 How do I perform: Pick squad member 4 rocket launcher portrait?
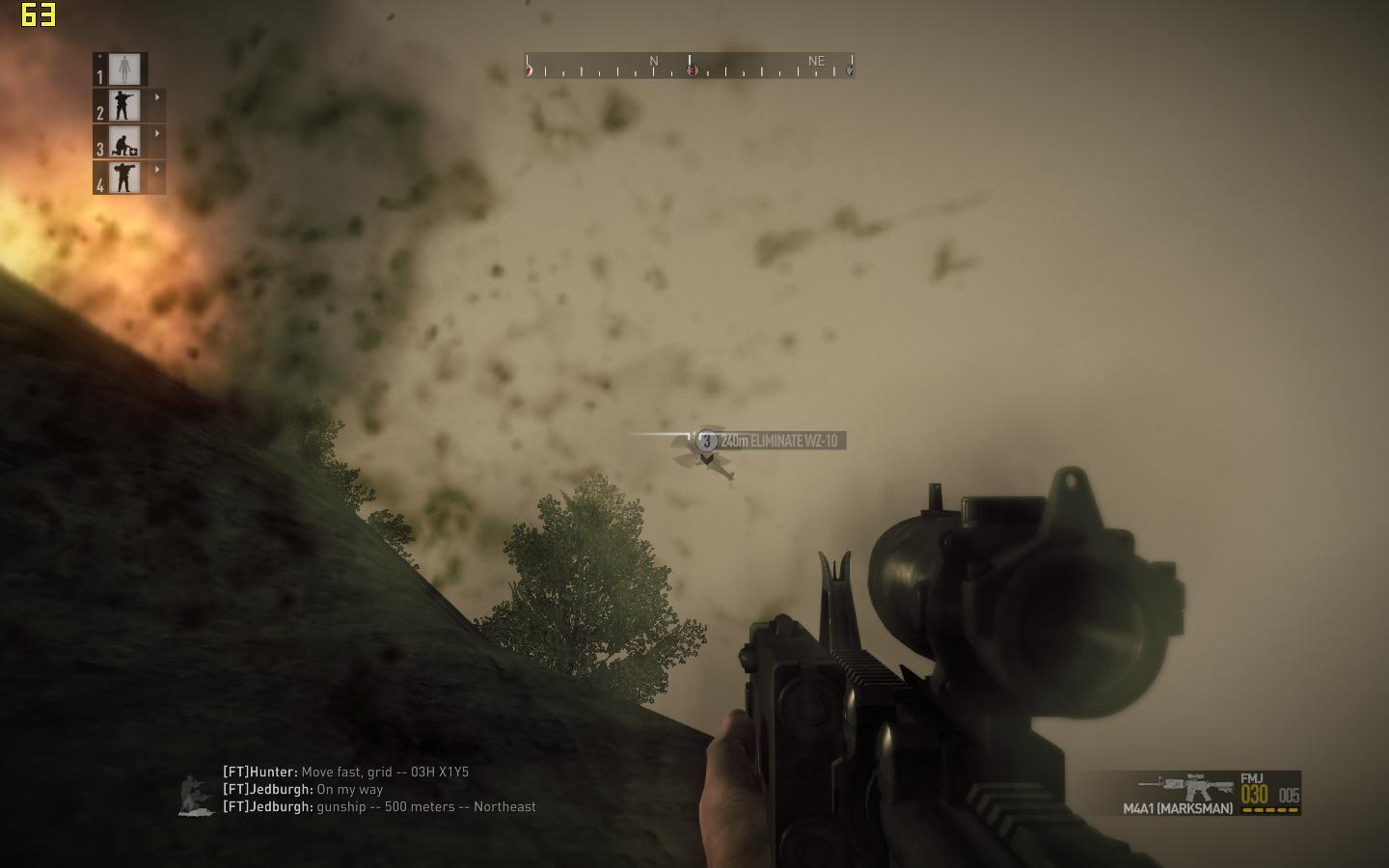coord(124,177)
